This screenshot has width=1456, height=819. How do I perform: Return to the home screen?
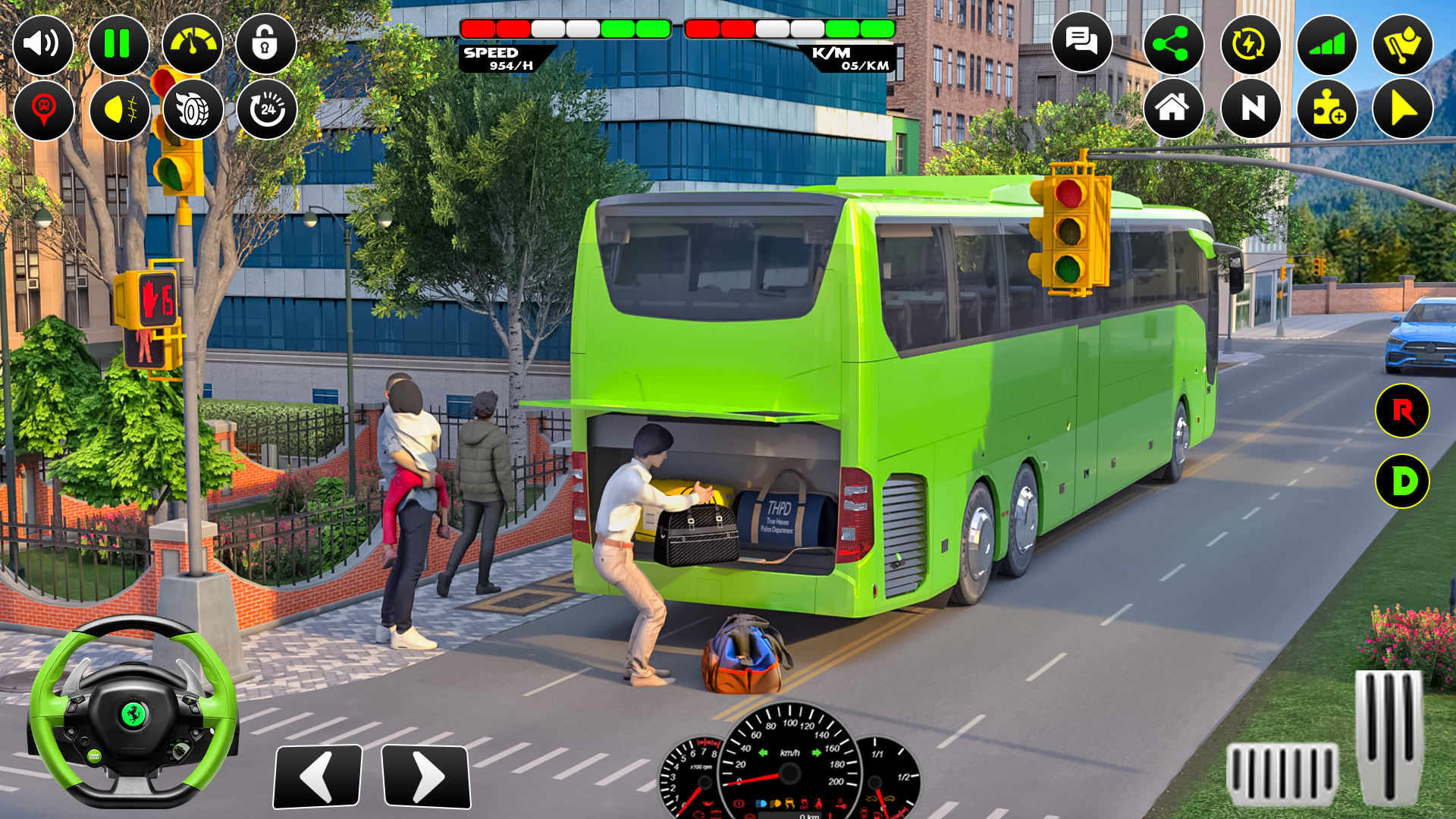click(1172, 108)
